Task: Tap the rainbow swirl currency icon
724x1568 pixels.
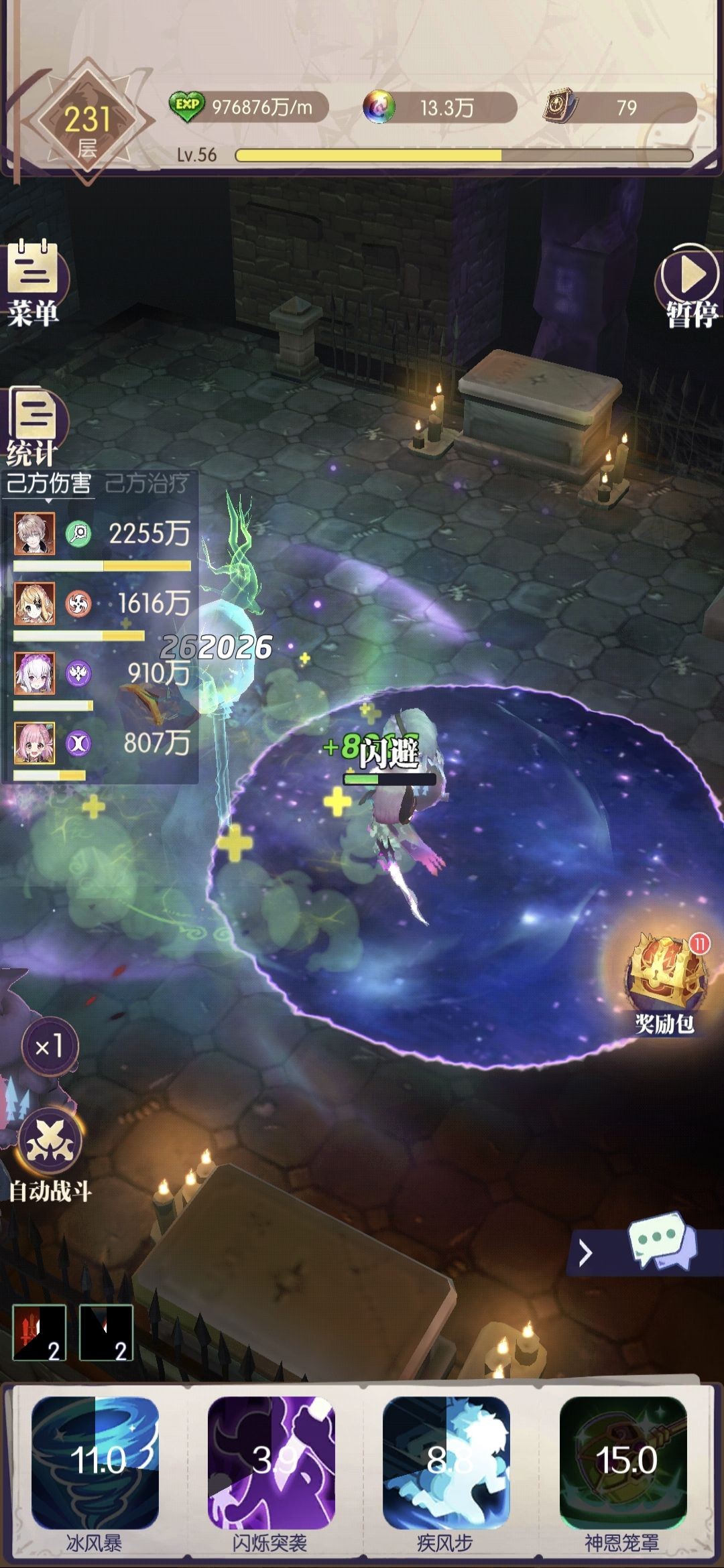Action: pos(379,107)
